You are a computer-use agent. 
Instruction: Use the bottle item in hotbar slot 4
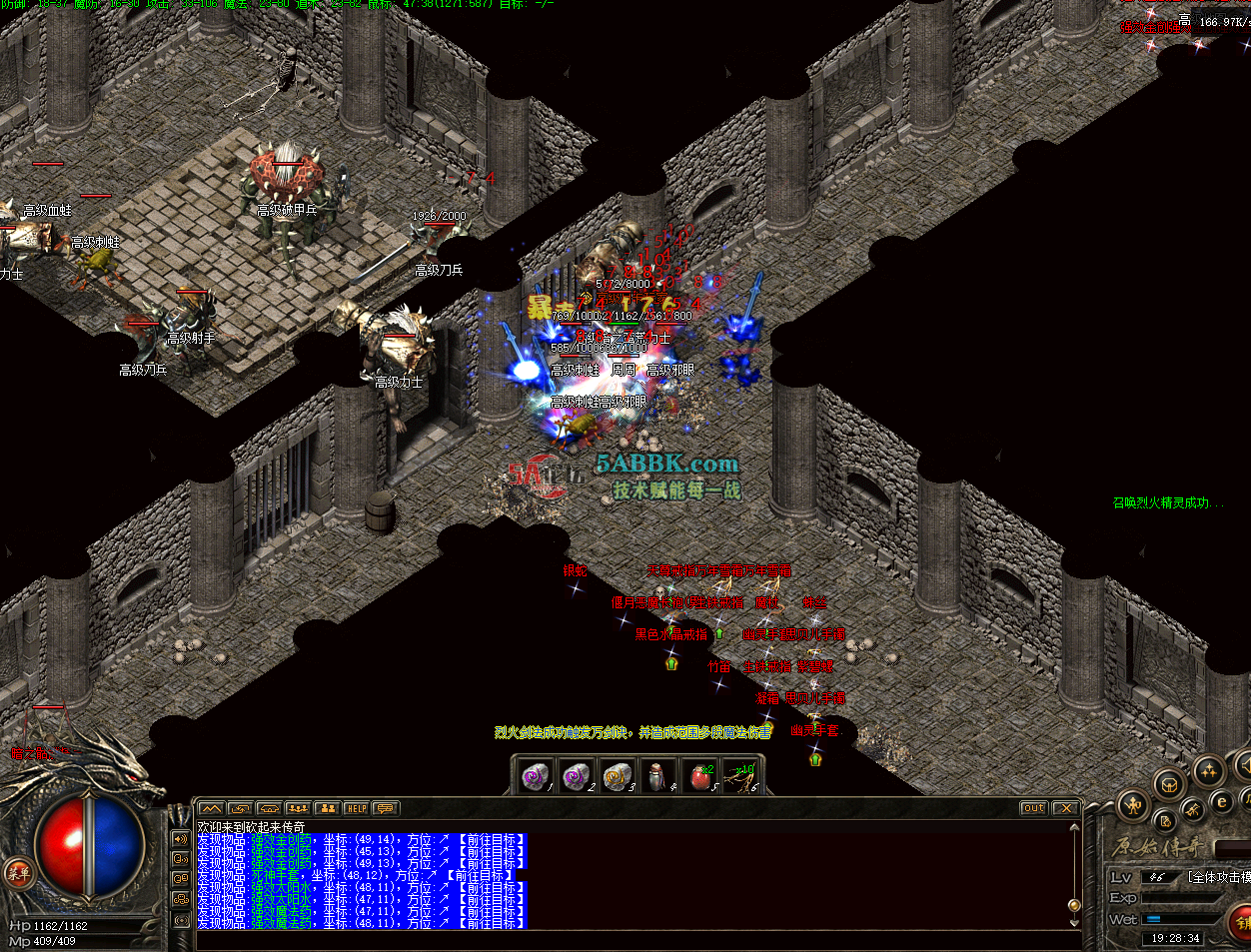pyautogui.click(x=656, y=776)
